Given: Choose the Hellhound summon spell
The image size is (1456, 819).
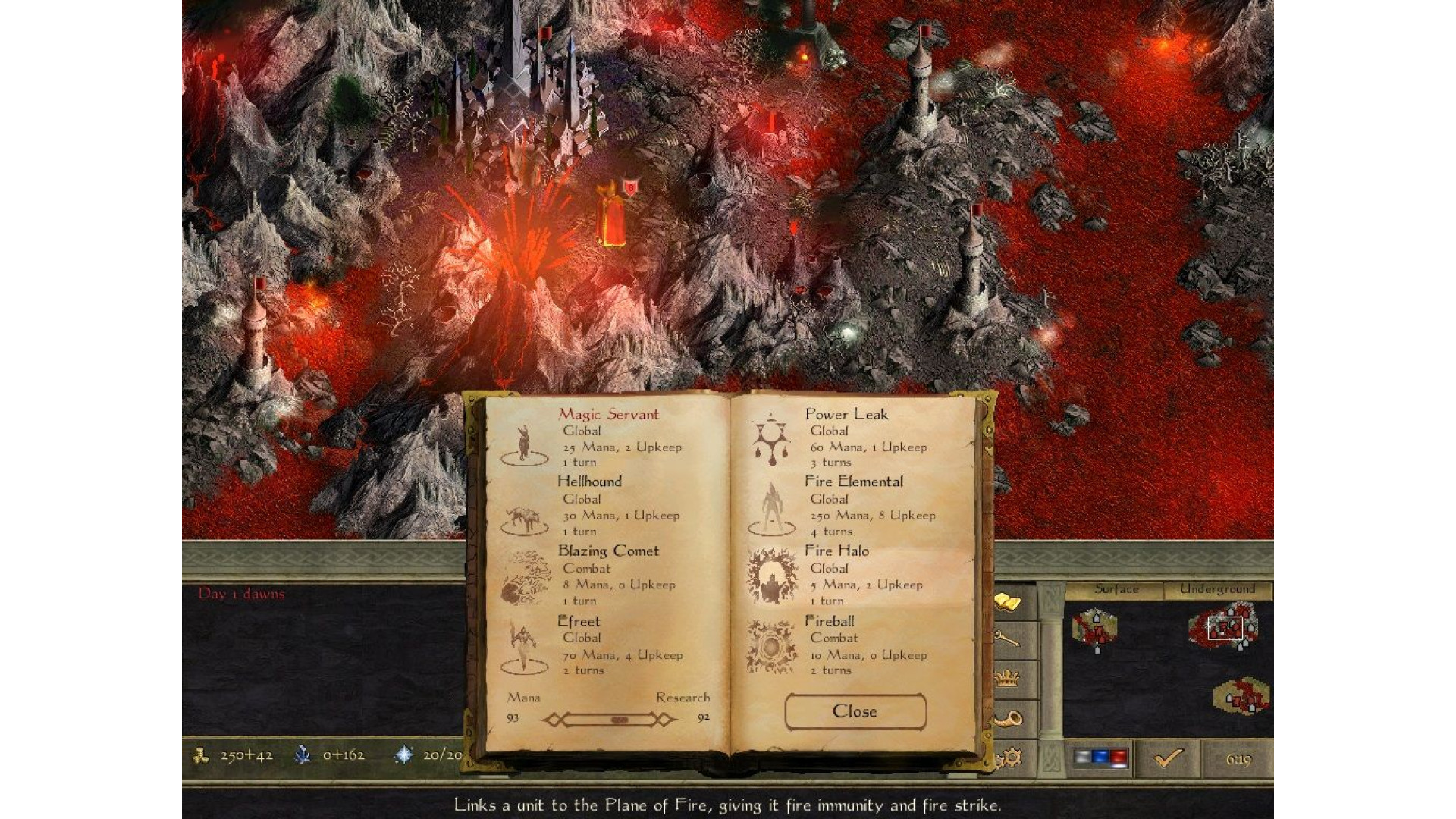Looking at the screenshot, I should coord(589,482).
